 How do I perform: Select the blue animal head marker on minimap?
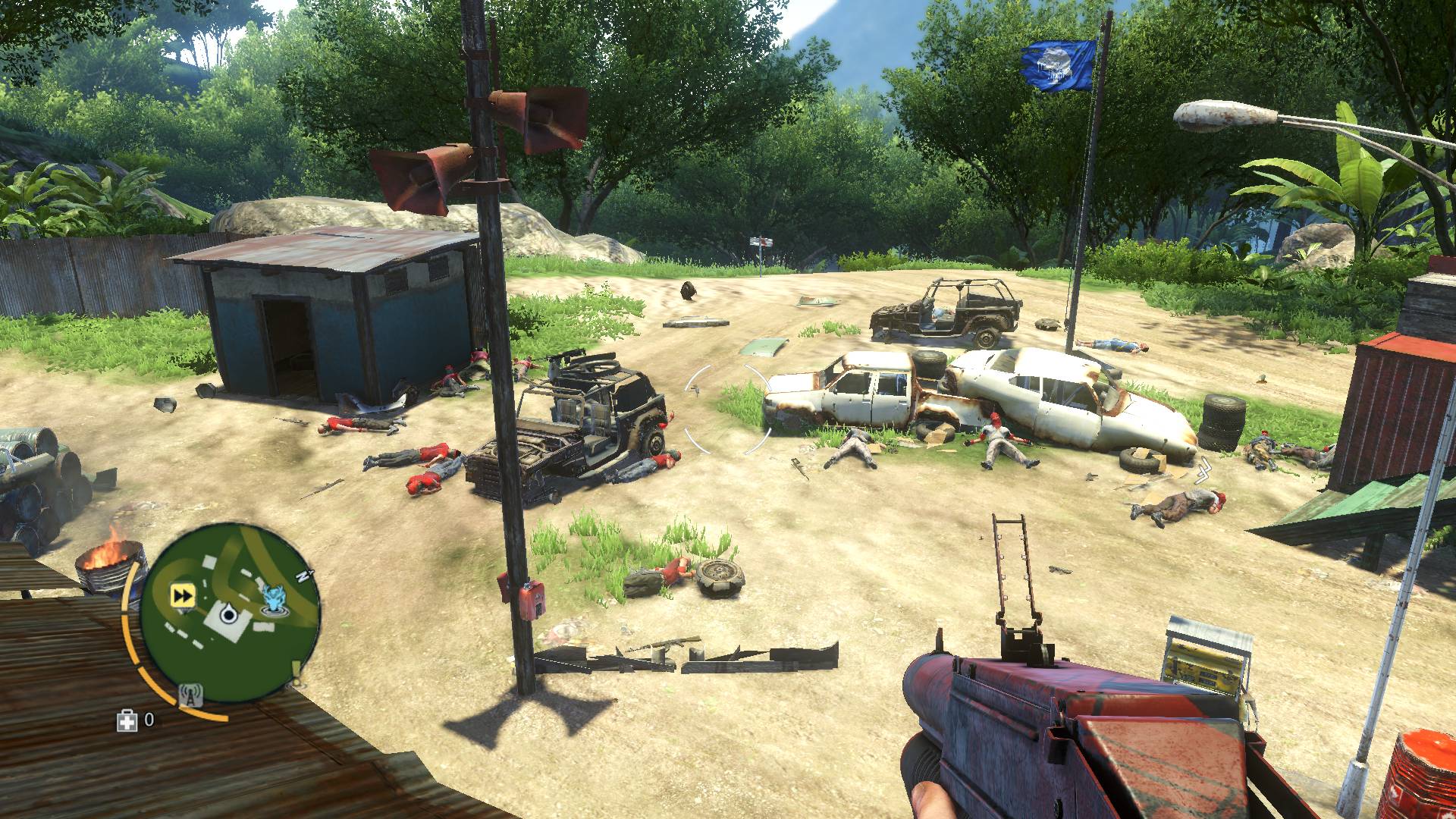[x=273, y=598]
